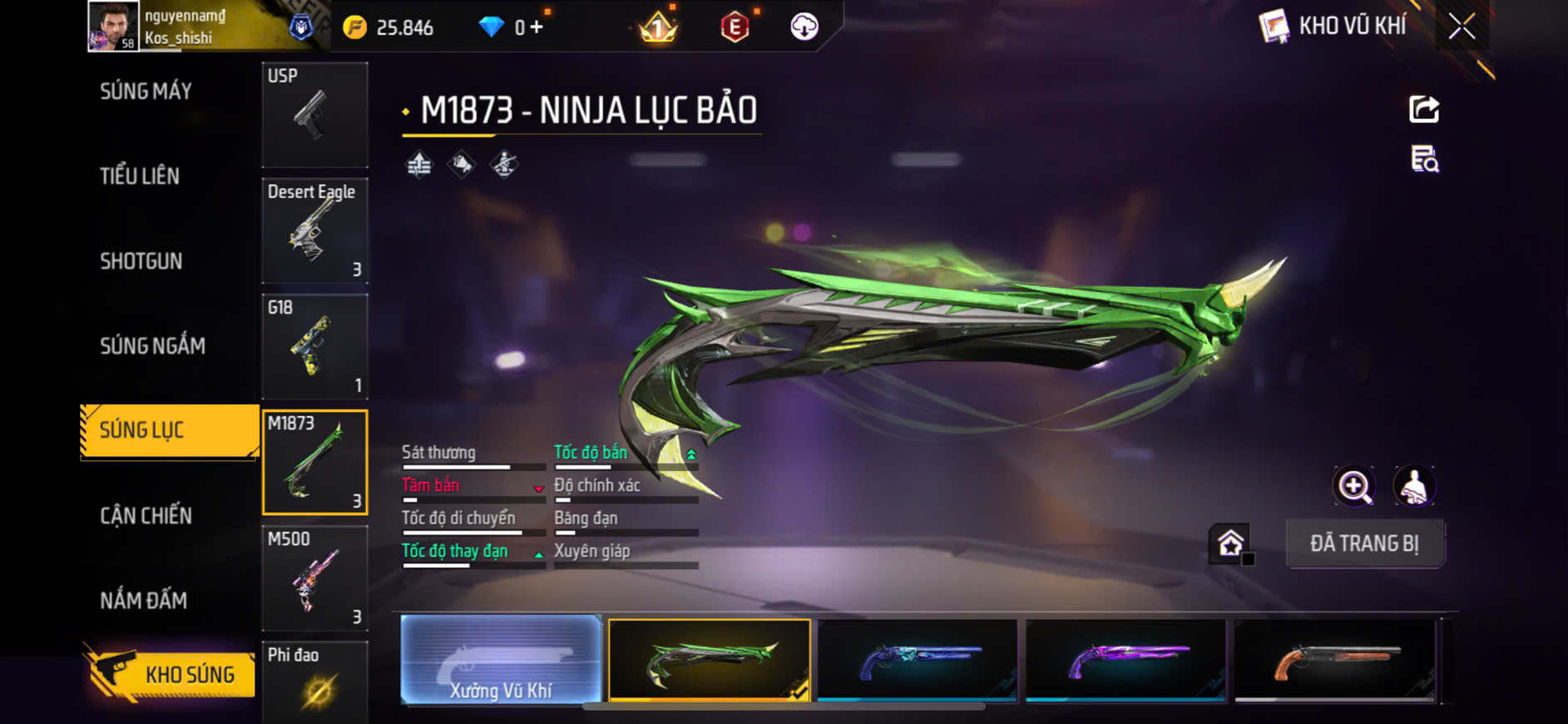Open the player profile avatar

[113, 27]
